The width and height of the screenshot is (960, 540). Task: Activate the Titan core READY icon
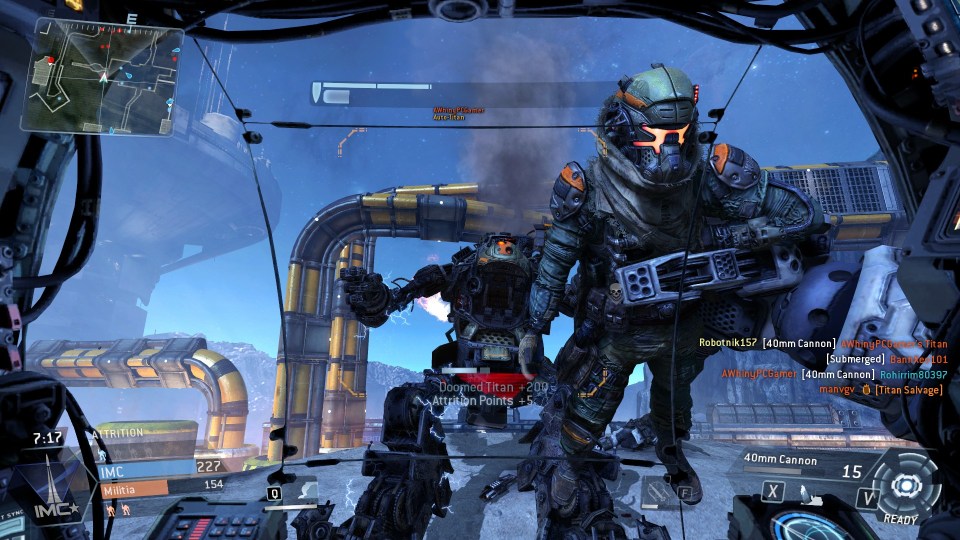pyautogui.click(x=905, y=487)
